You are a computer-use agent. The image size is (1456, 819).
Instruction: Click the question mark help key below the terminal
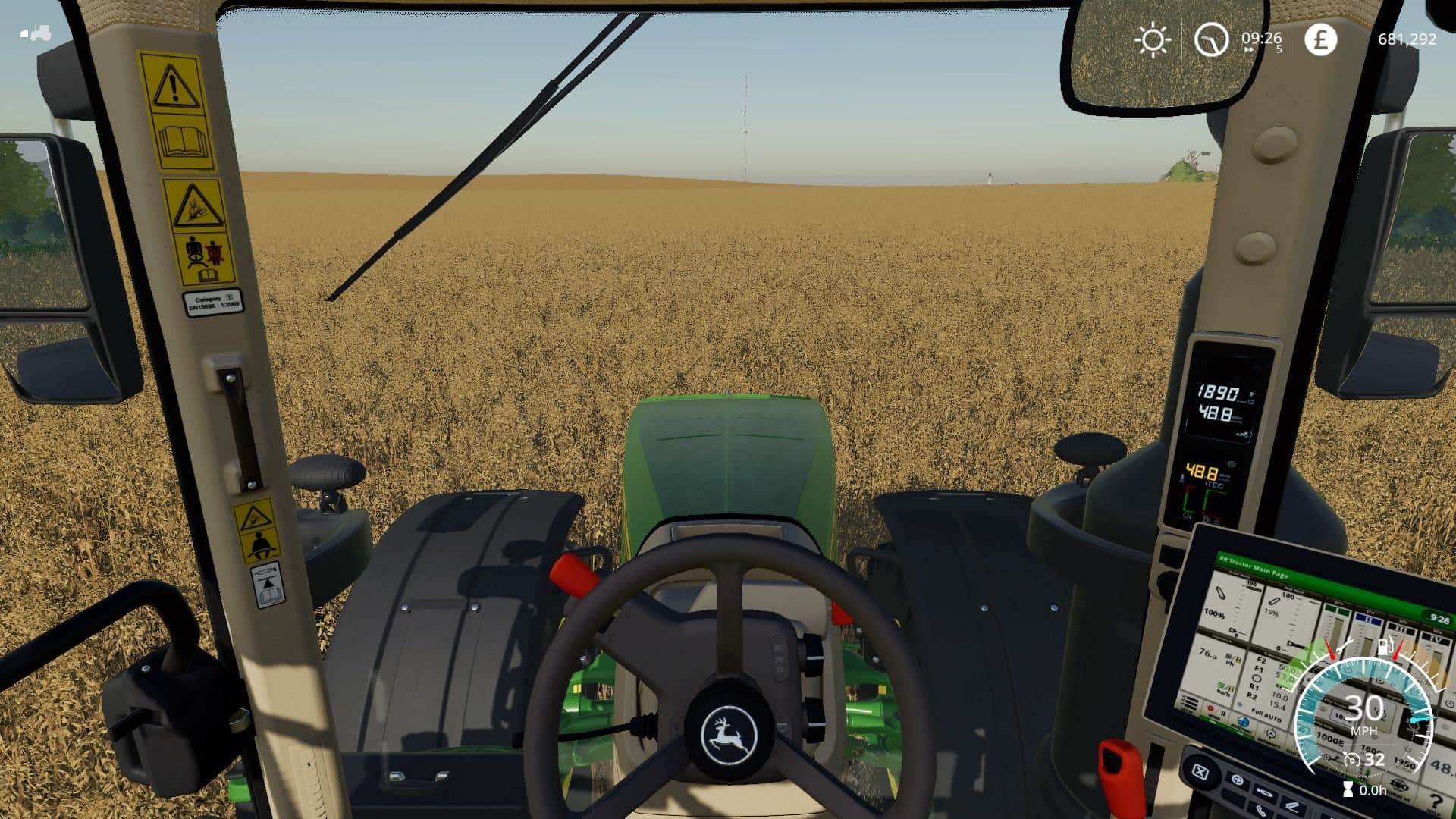point(1436,801)
